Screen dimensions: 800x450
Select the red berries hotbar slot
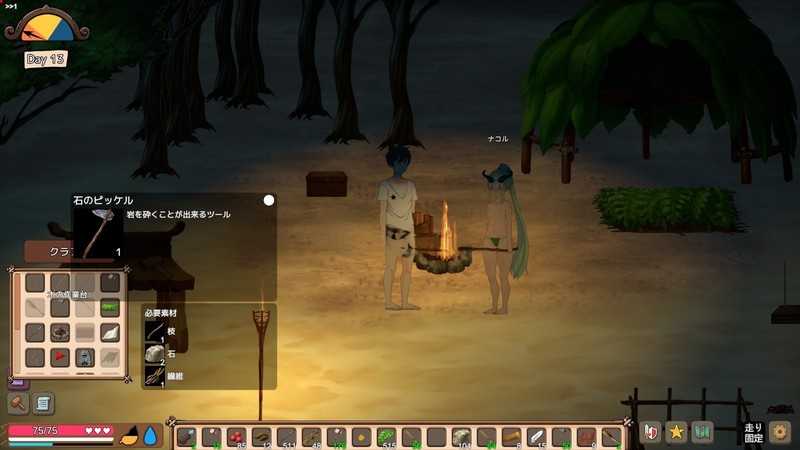coord(237,437)
